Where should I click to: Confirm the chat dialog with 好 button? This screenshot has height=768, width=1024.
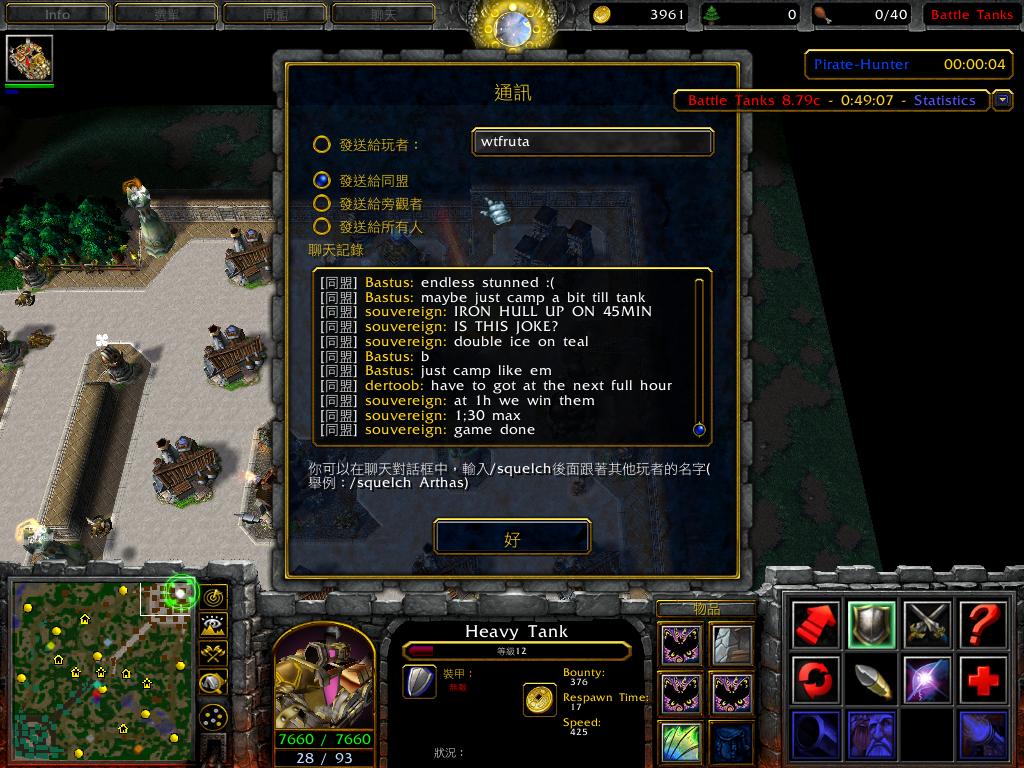point(512,538)
